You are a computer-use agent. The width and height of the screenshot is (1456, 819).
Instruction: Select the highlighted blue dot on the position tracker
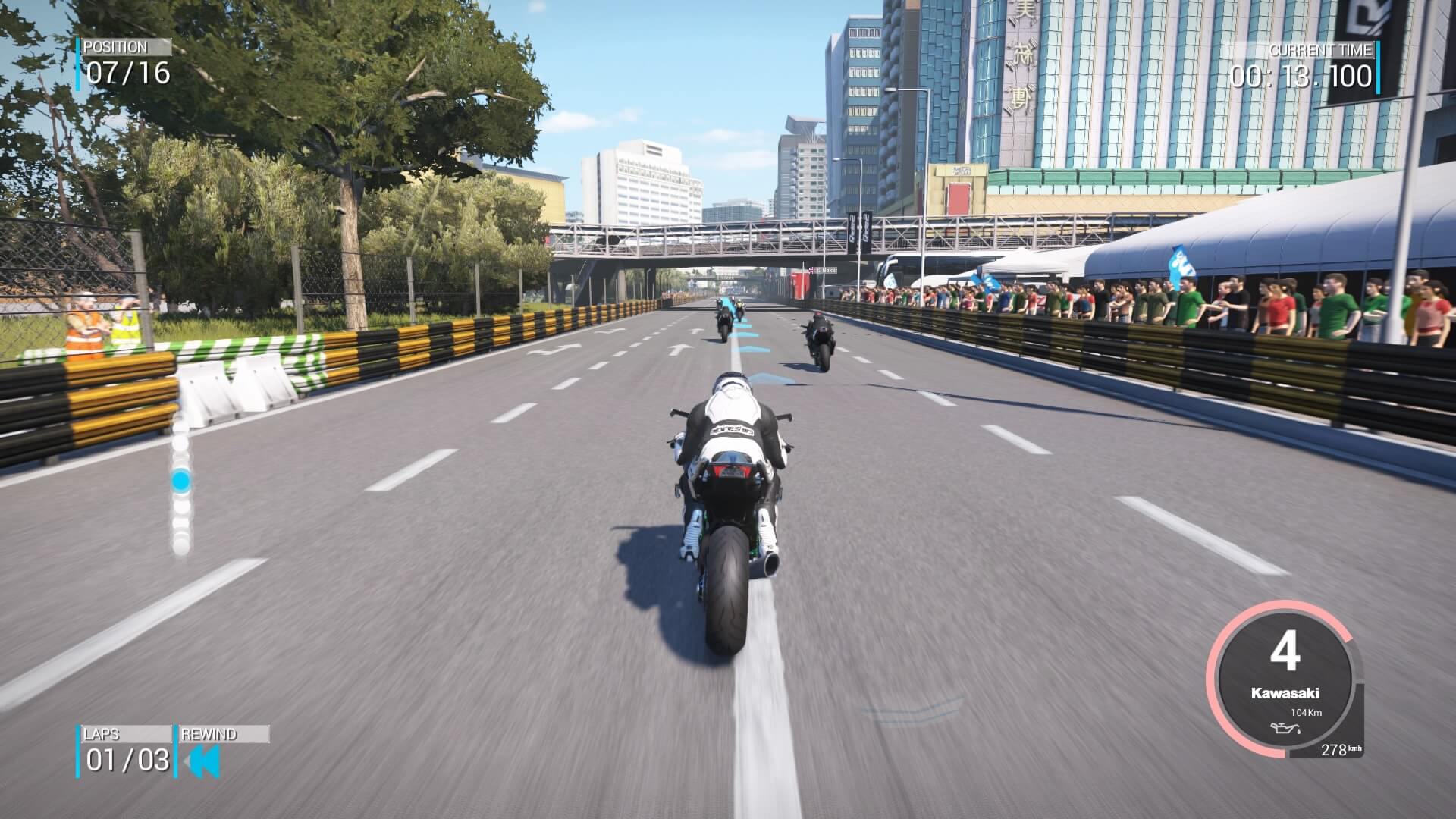point(180,480)
